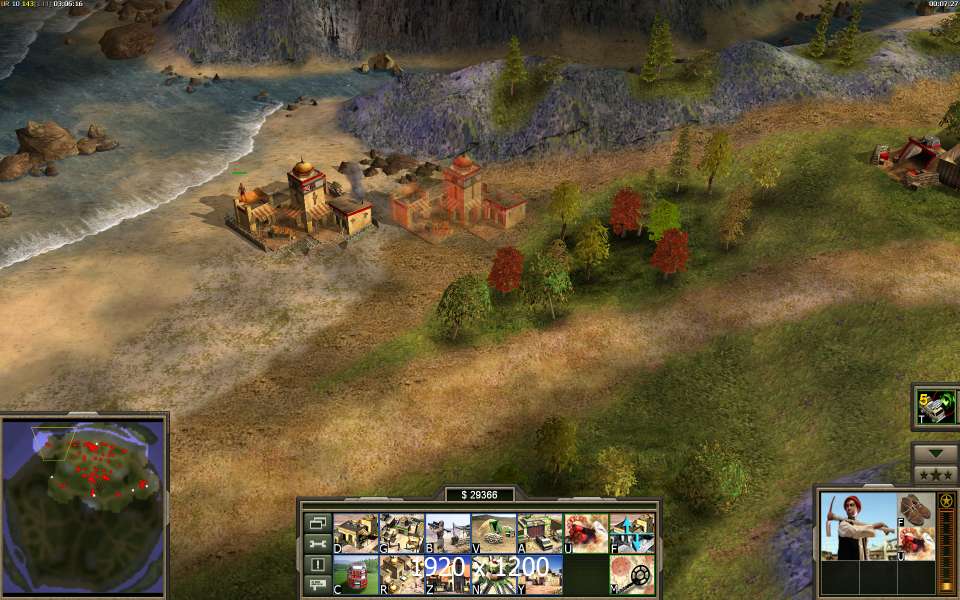
Task: Select the red command icon labeled U
Action: pyautogui.click(x=586, y=533)
